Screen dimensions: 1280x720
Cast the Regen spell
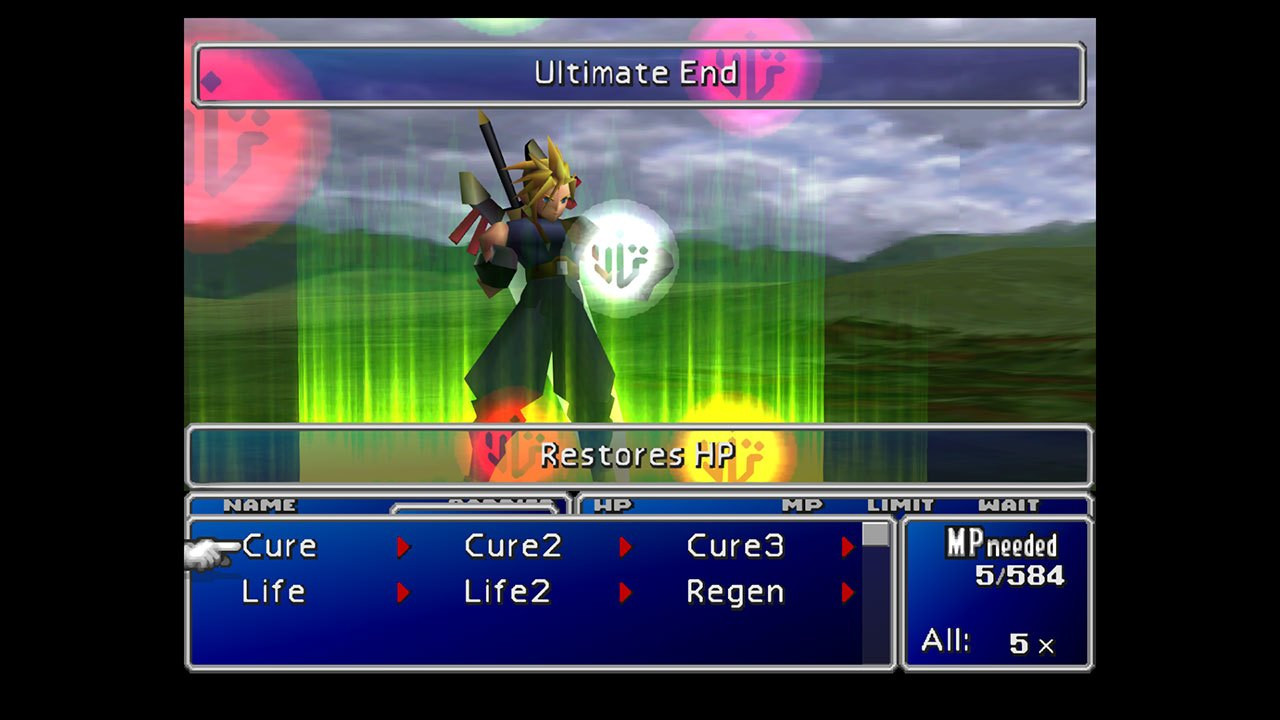point(735,592)
